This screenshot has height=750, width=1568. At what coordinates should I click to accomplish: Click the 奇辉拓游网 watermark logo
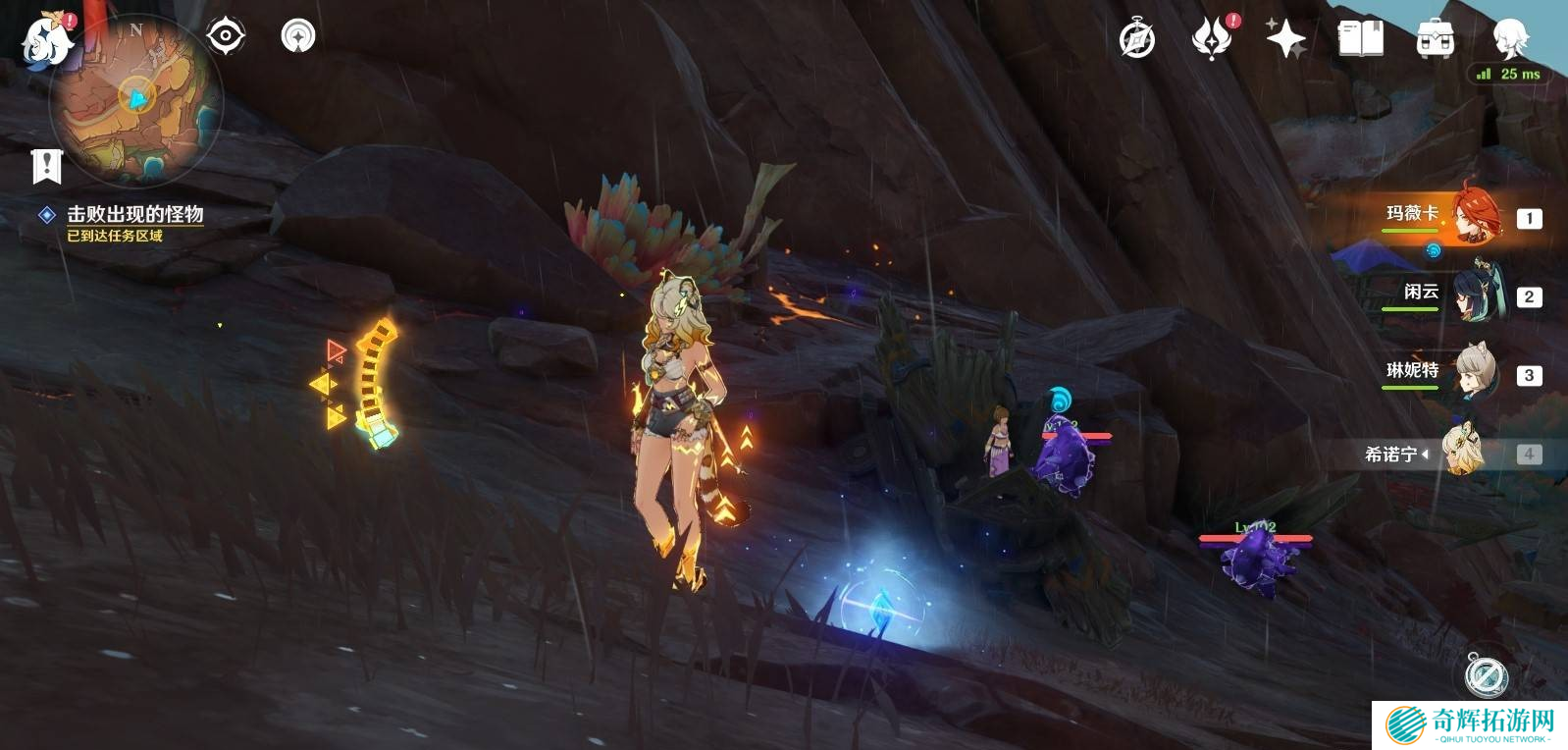(x=1469, y=725)
